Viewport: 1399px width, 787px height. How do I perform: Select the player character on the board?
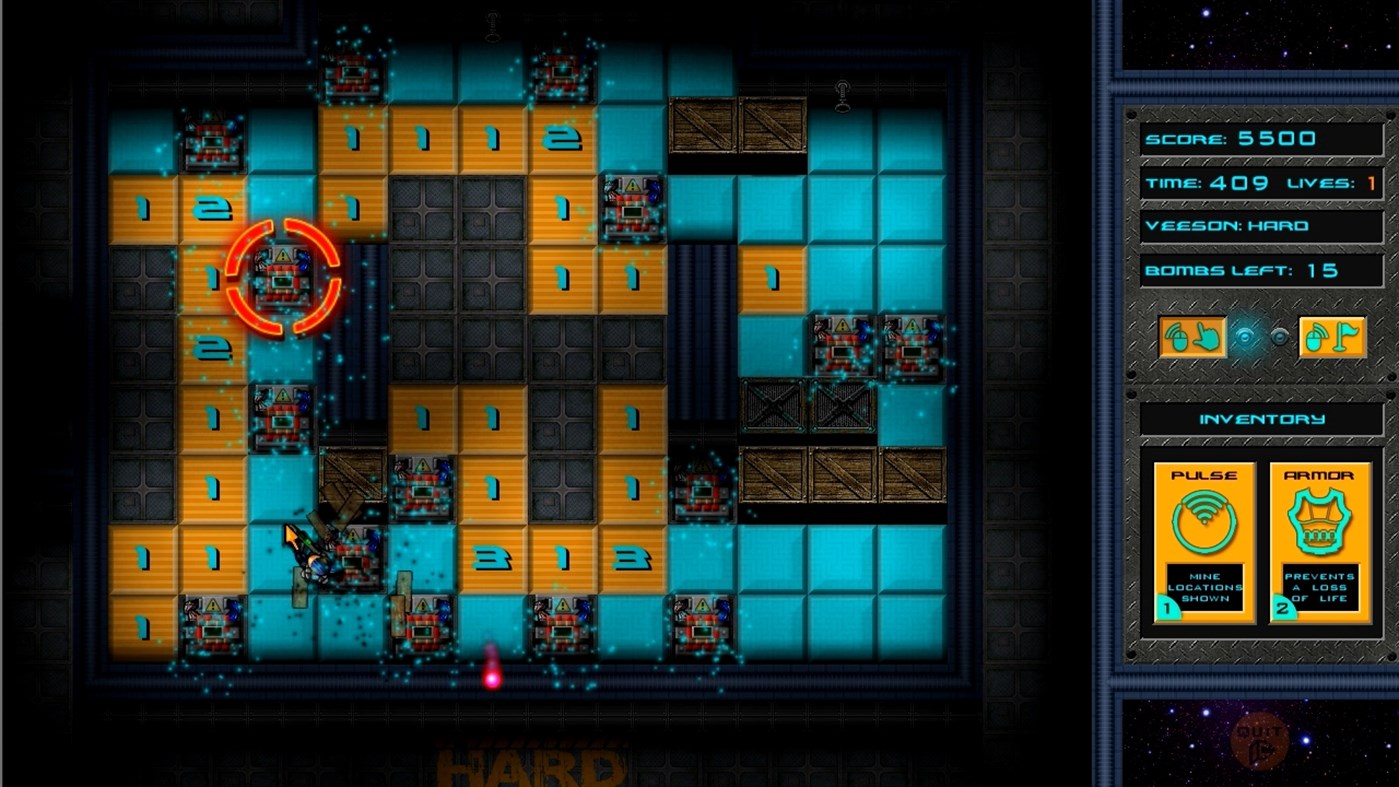[310, 555]
